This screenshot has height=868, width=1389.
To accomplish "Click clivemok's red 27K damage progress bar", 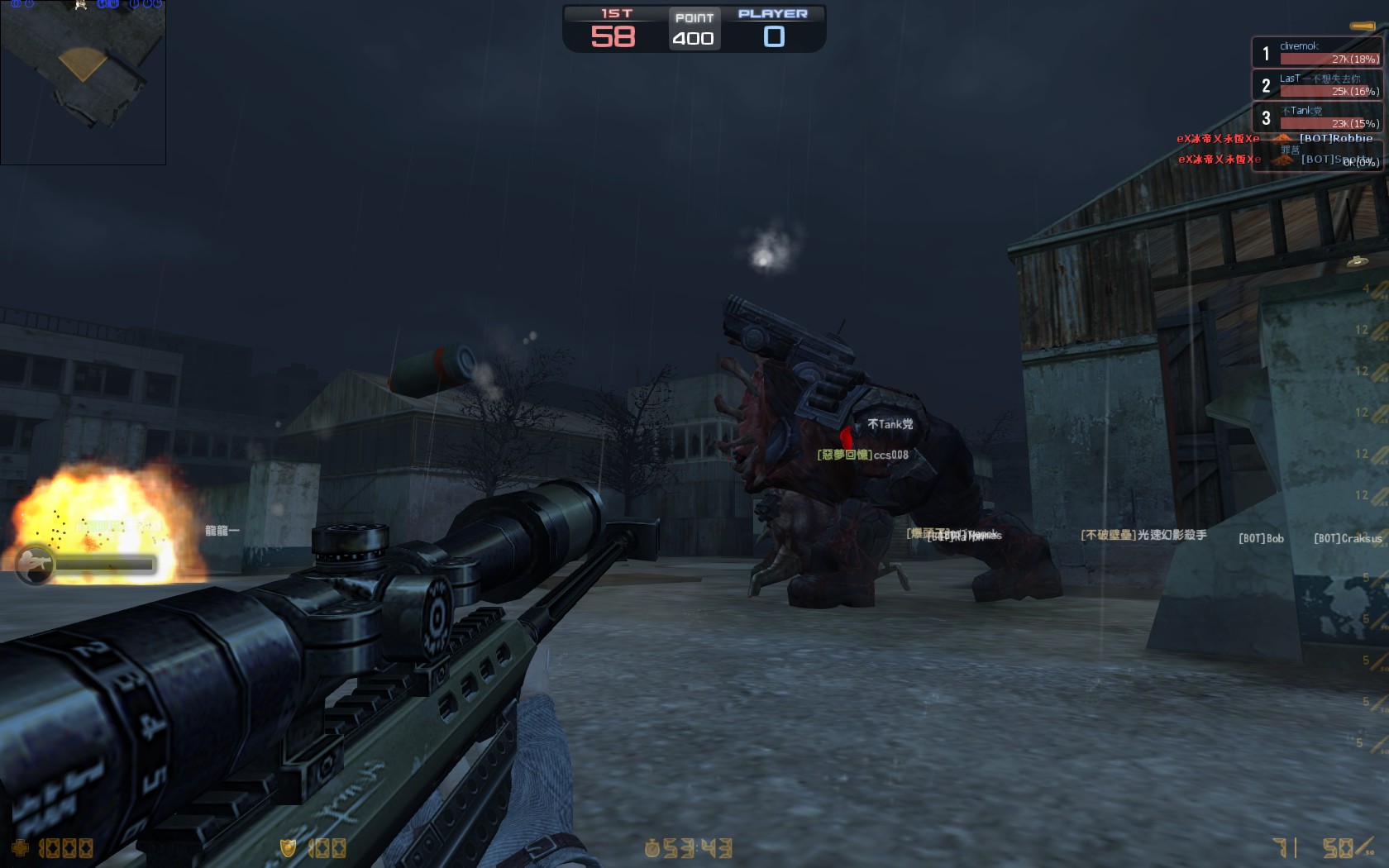I will [1331, 60].
